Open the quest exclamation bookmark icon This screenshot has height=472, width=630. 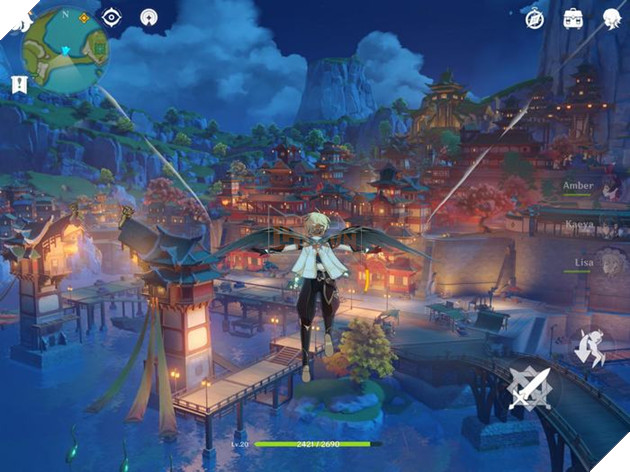[16, 84]
